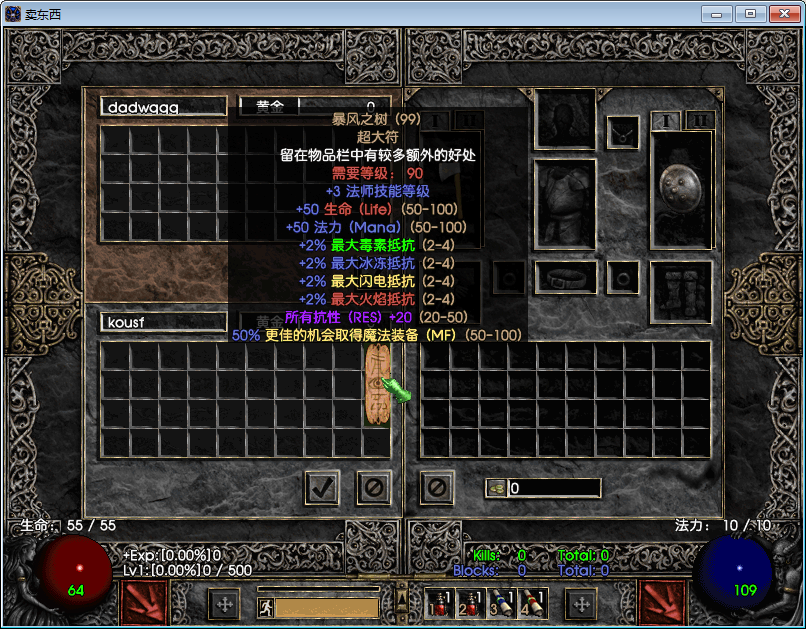Screen dimensions: 806x629
Task: Click the helmet equipment slot
Action: (566, 118)
